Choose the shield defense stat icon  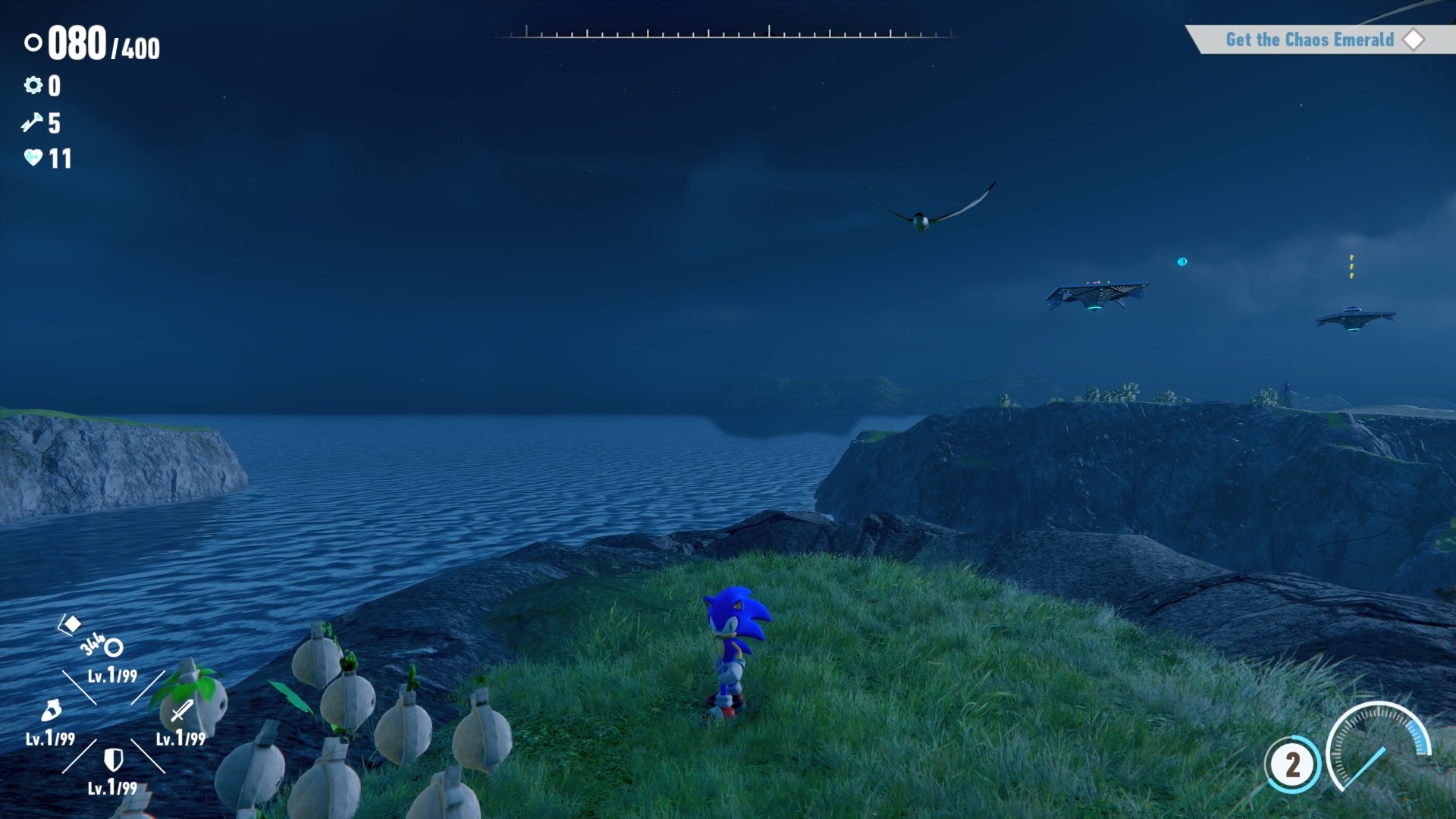[113, 759]
